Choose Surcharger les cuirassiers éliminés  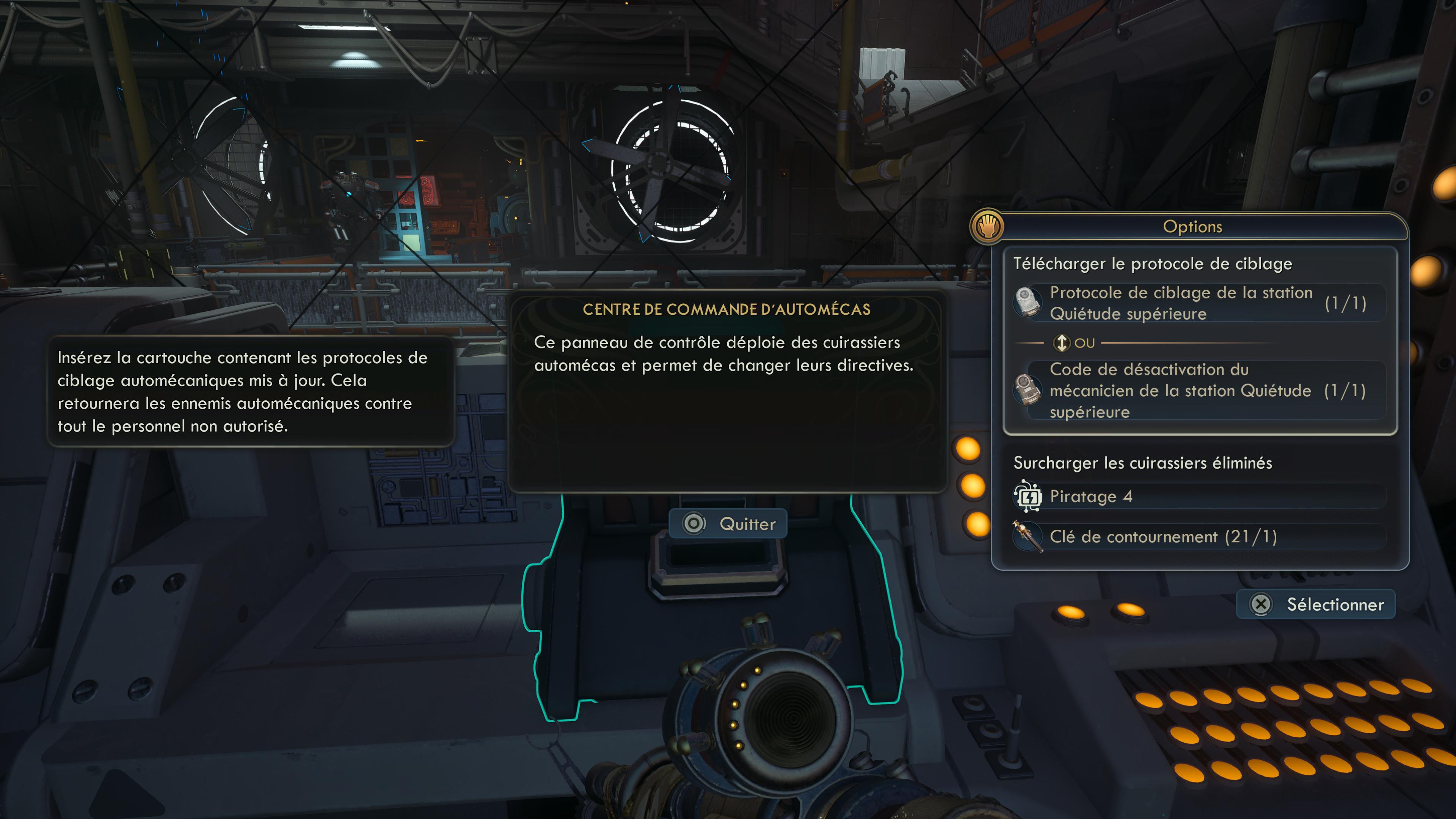tap(1142, 463)
